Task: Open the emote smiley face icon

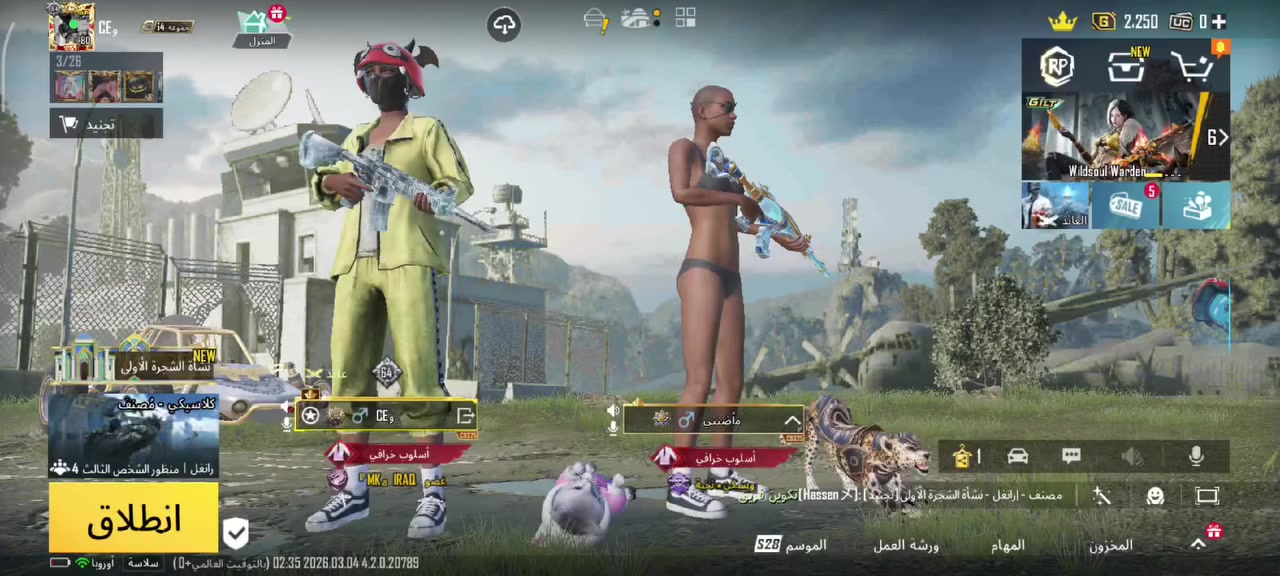Action: coord(1155,496)
